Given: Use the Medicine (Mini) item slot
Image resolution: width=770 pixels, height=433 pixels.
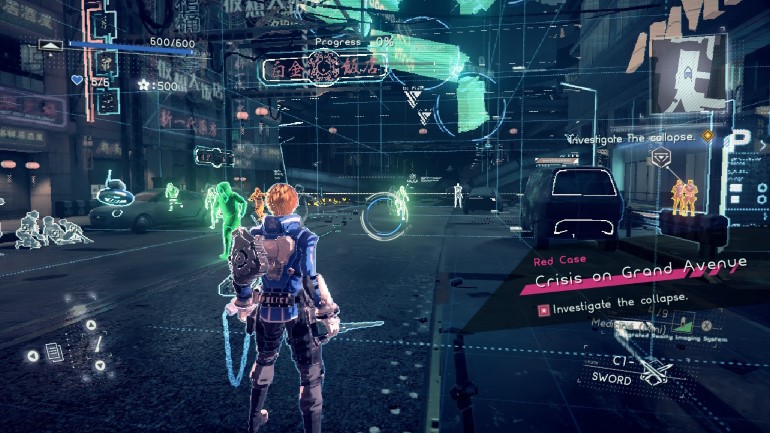Looking at the screenshot, I should pyautogui.click(x=650, y=326).
